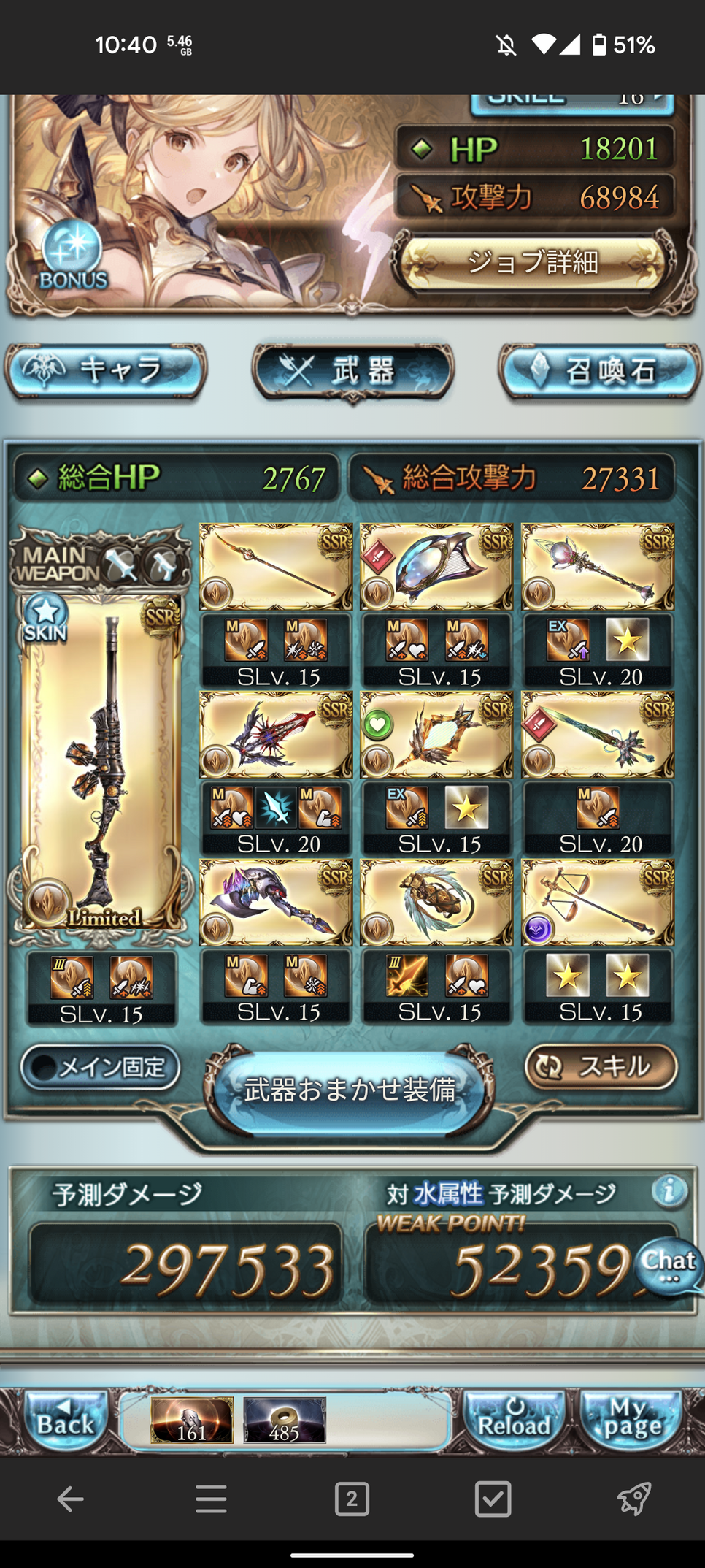This screenshot has width=705, height=1568.
Task: Toggle the メイン固定 main lock option
Action: point(101,1068)
